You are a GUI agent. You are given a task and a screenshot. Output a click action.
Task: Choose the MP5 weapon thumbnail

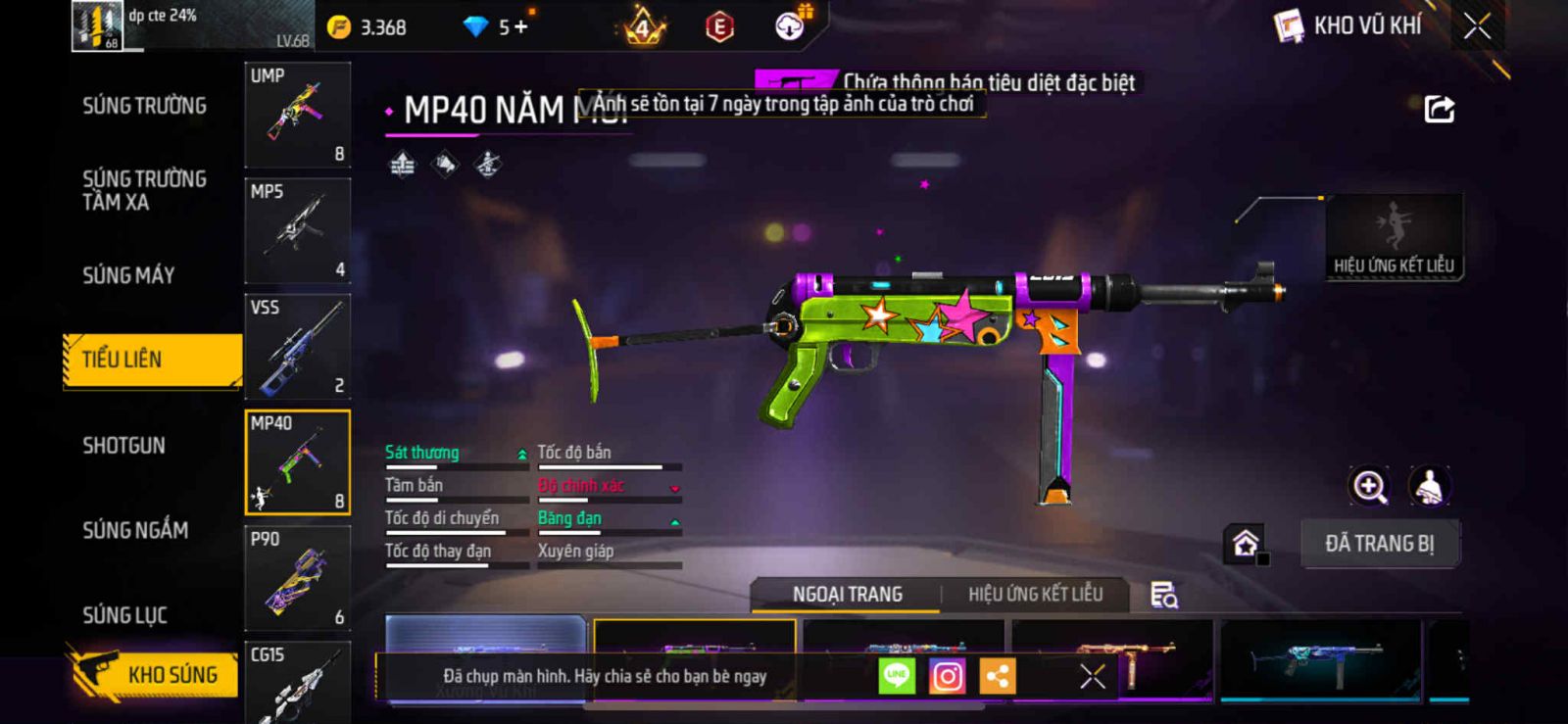[298, 230]
